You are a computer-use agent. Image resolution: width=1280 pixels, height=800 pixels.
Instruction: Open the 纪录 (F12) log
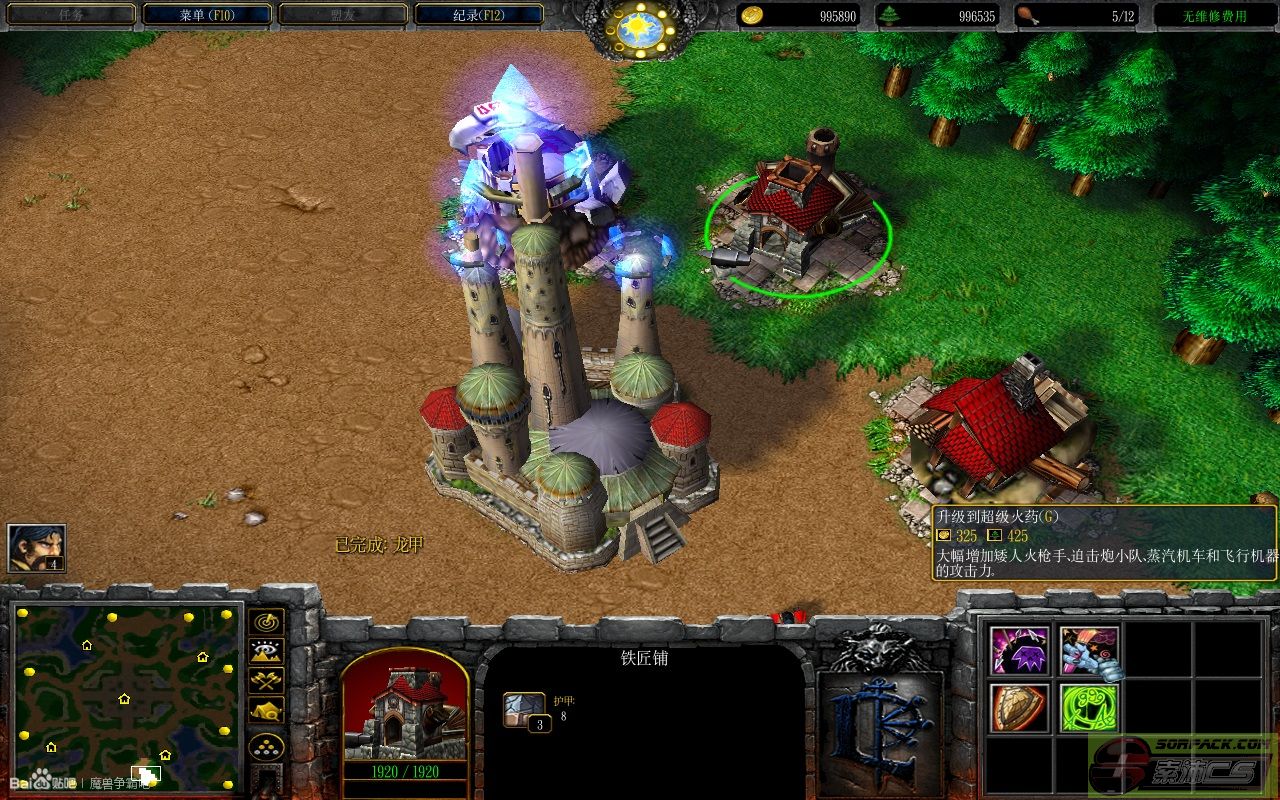coord(478,15)
